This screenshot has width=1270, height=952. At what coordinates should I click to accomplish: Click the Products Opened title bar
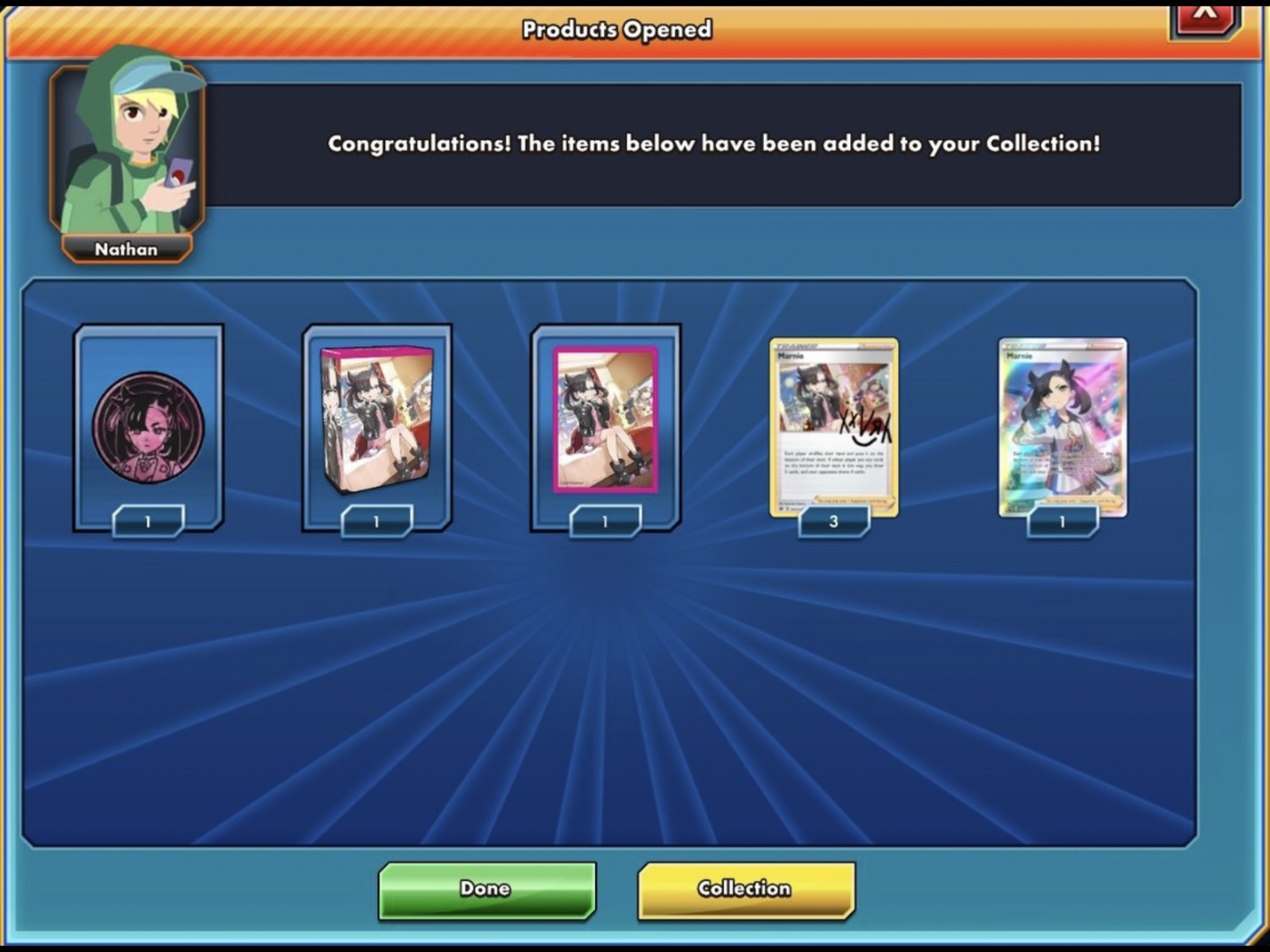[x=618, y=29]
